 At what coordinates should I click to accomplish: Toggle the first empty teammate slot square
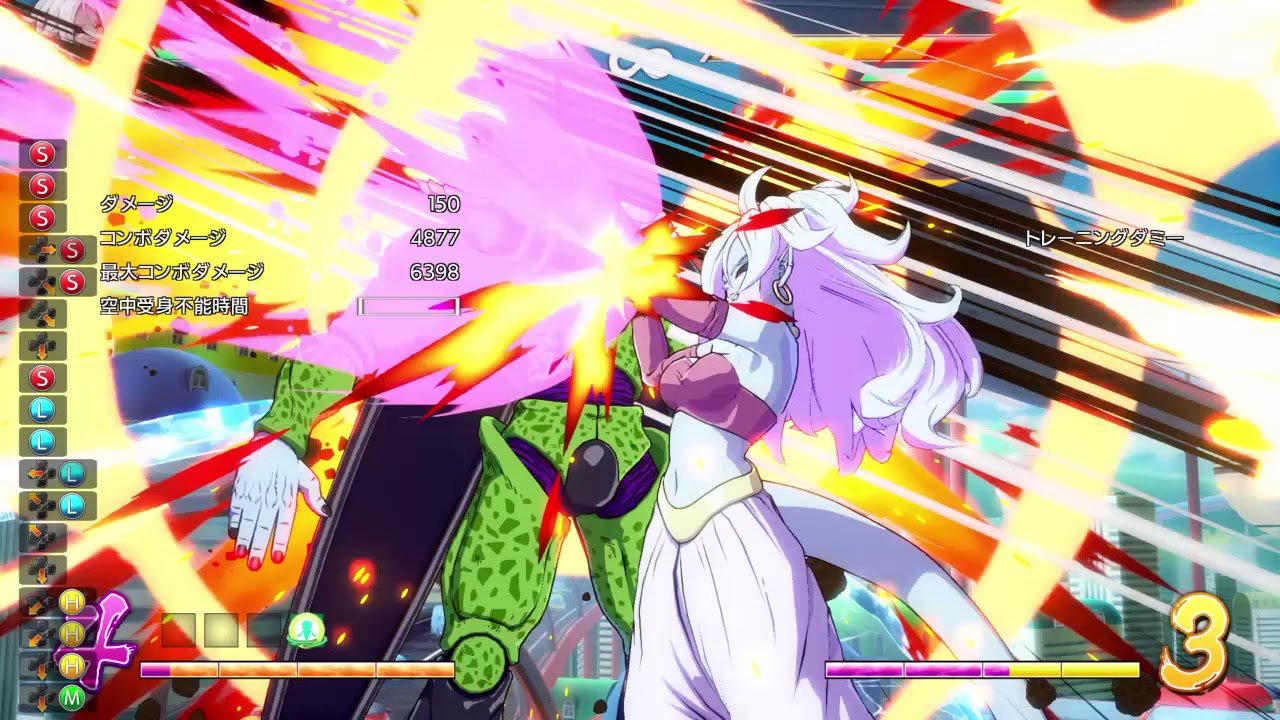[x=178, y=628]
